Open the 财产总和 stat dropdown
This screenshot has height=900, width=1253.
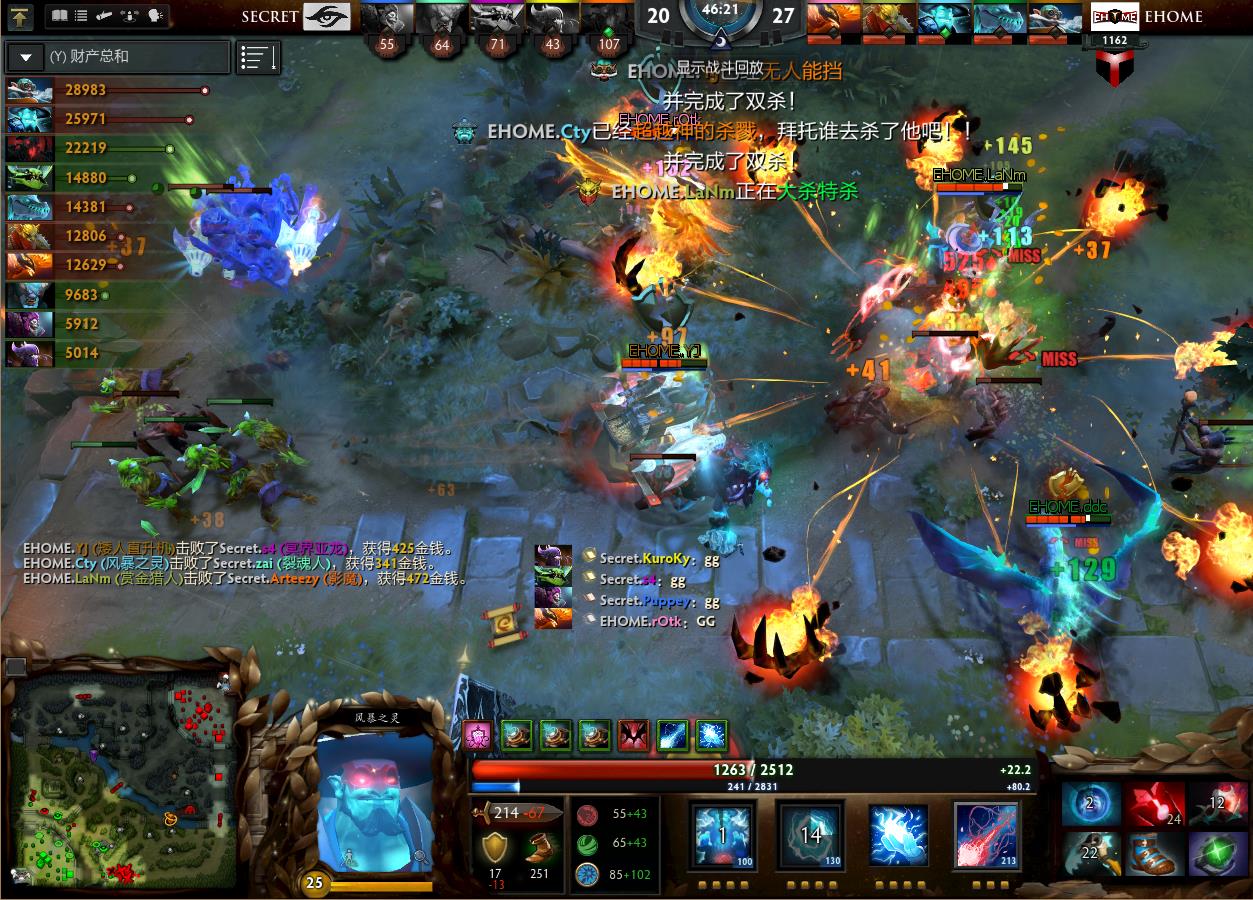click(25, 57)
